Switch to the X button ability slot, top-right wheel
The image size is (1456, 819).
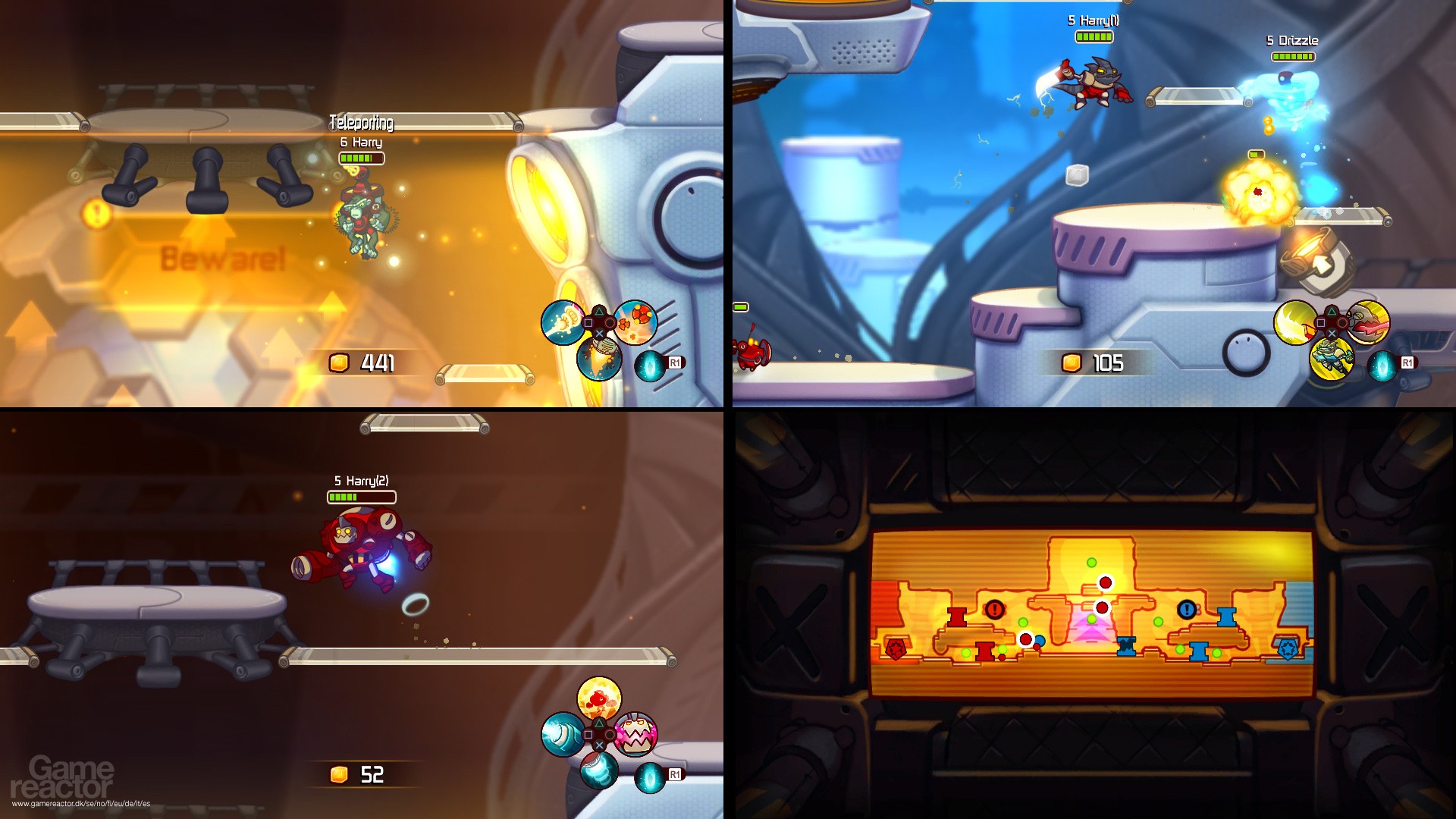1332,333
